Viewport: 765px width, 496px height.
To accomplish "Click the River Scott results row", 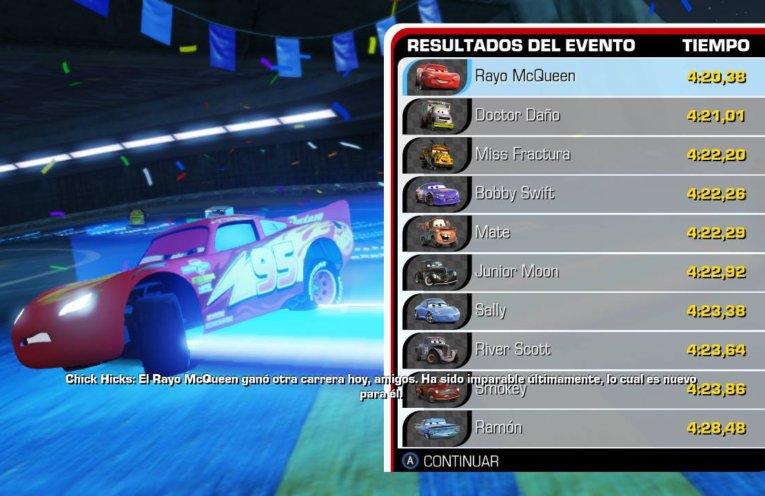I will tap(580, 349).
